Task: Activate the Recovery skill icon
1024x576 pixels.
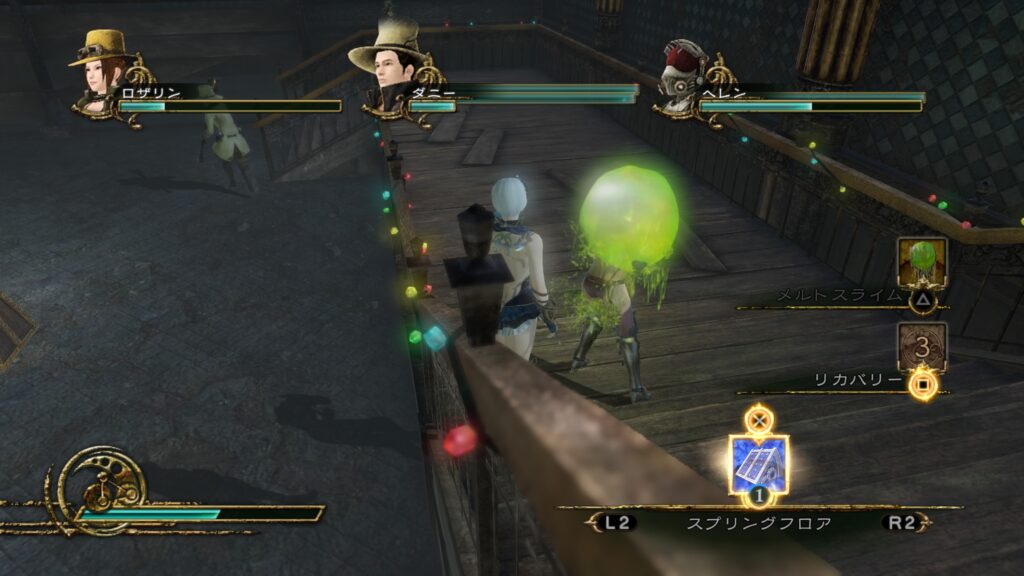Action: tap(921, 346)
